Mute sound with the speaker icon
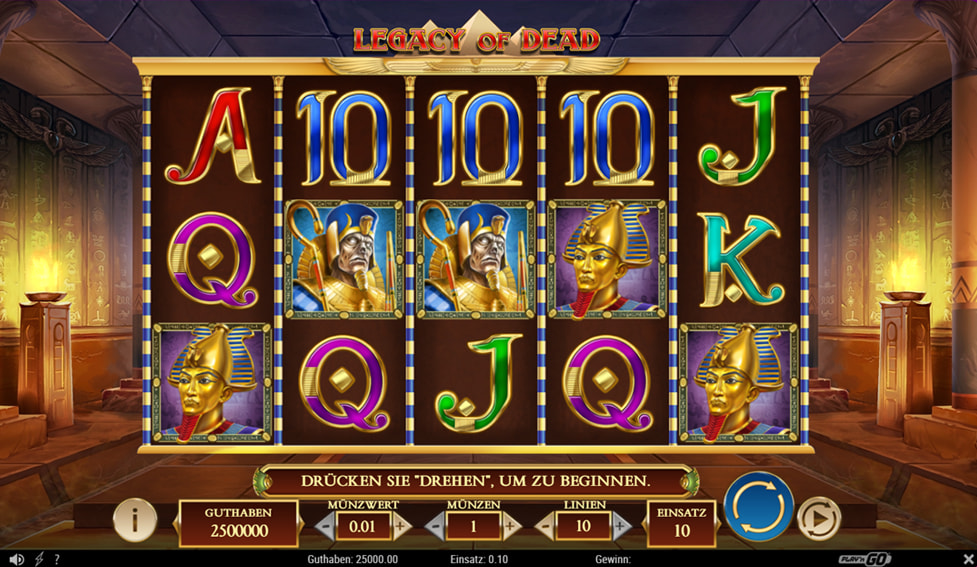The image size is (977, 567). (16, 559)
